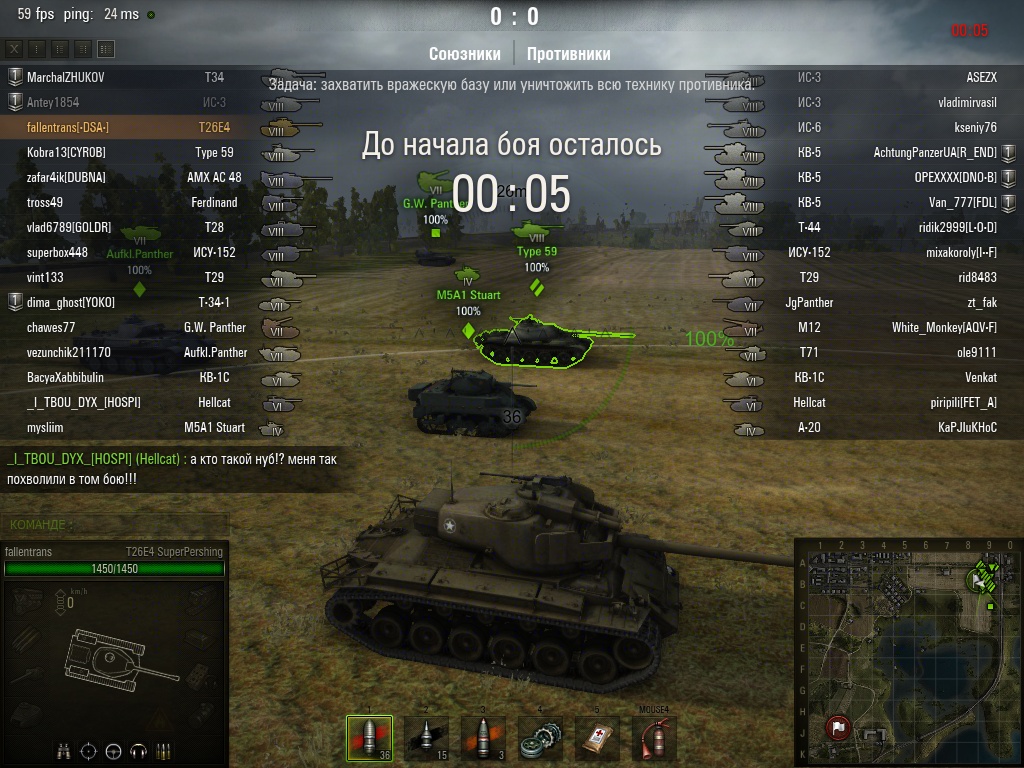1024x768 pixels.
Task: Click the КОМАНДЕ team chat input
Action: 115,524
